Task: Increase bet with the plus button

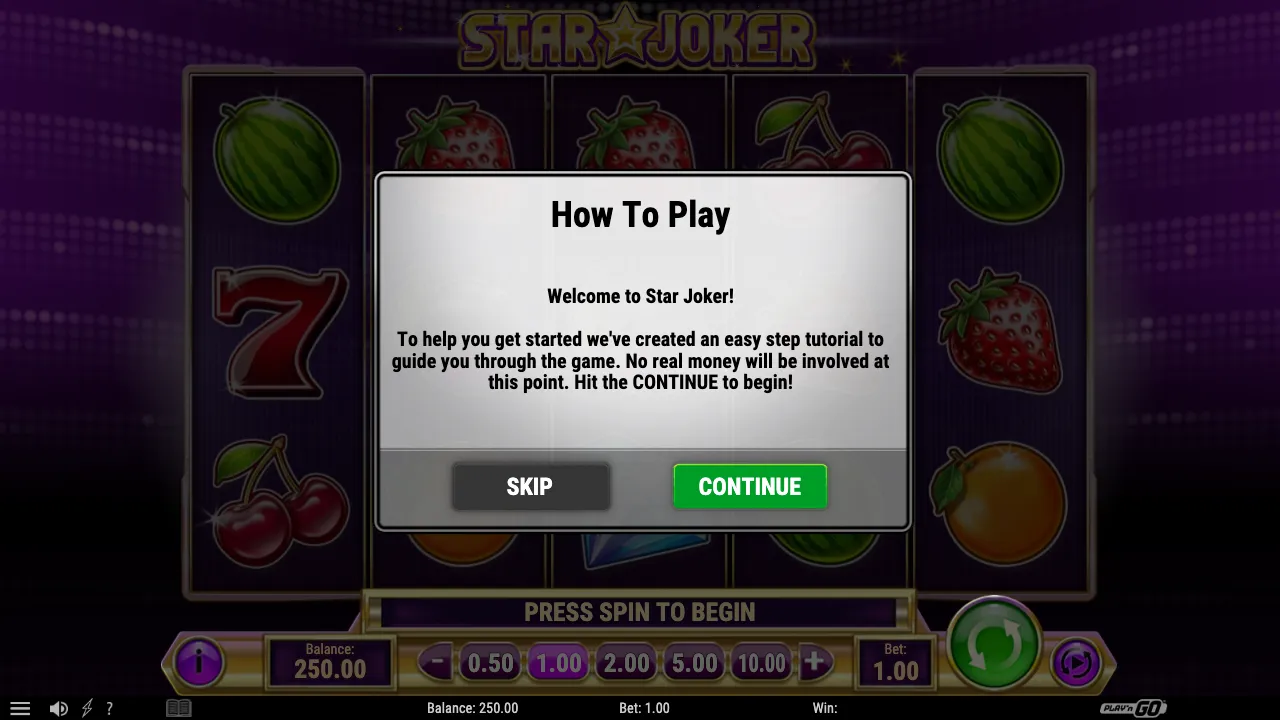Action: point(815,661)
